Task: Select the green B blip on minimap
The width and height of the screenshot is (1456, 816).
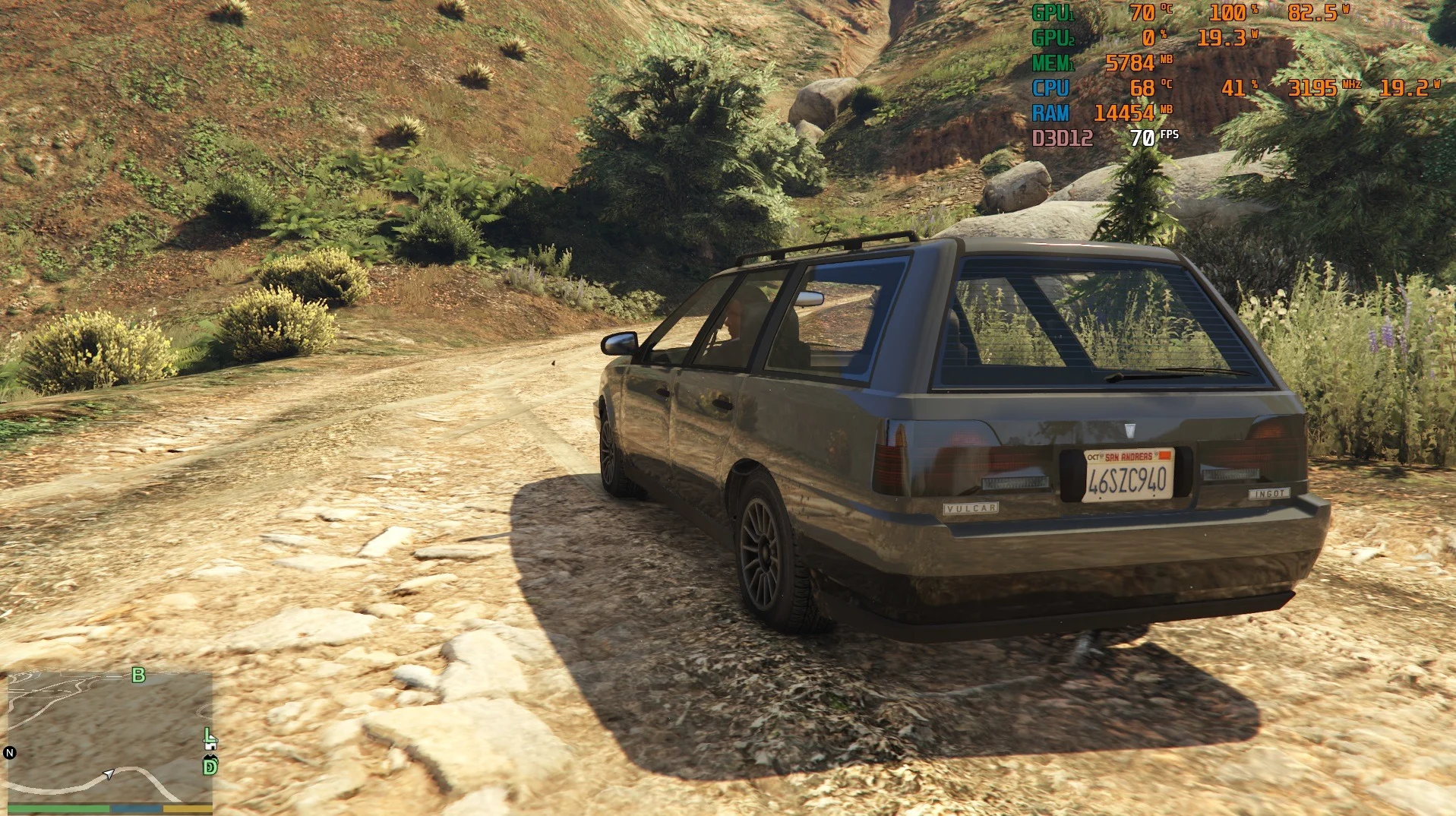Action: coord(138,675)
